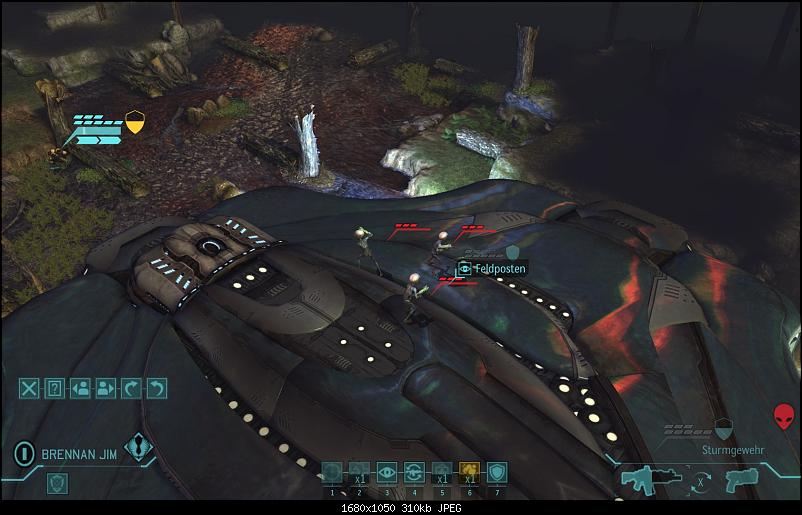Rotate camera with the clockwise arrow button

tap(131, 389)
